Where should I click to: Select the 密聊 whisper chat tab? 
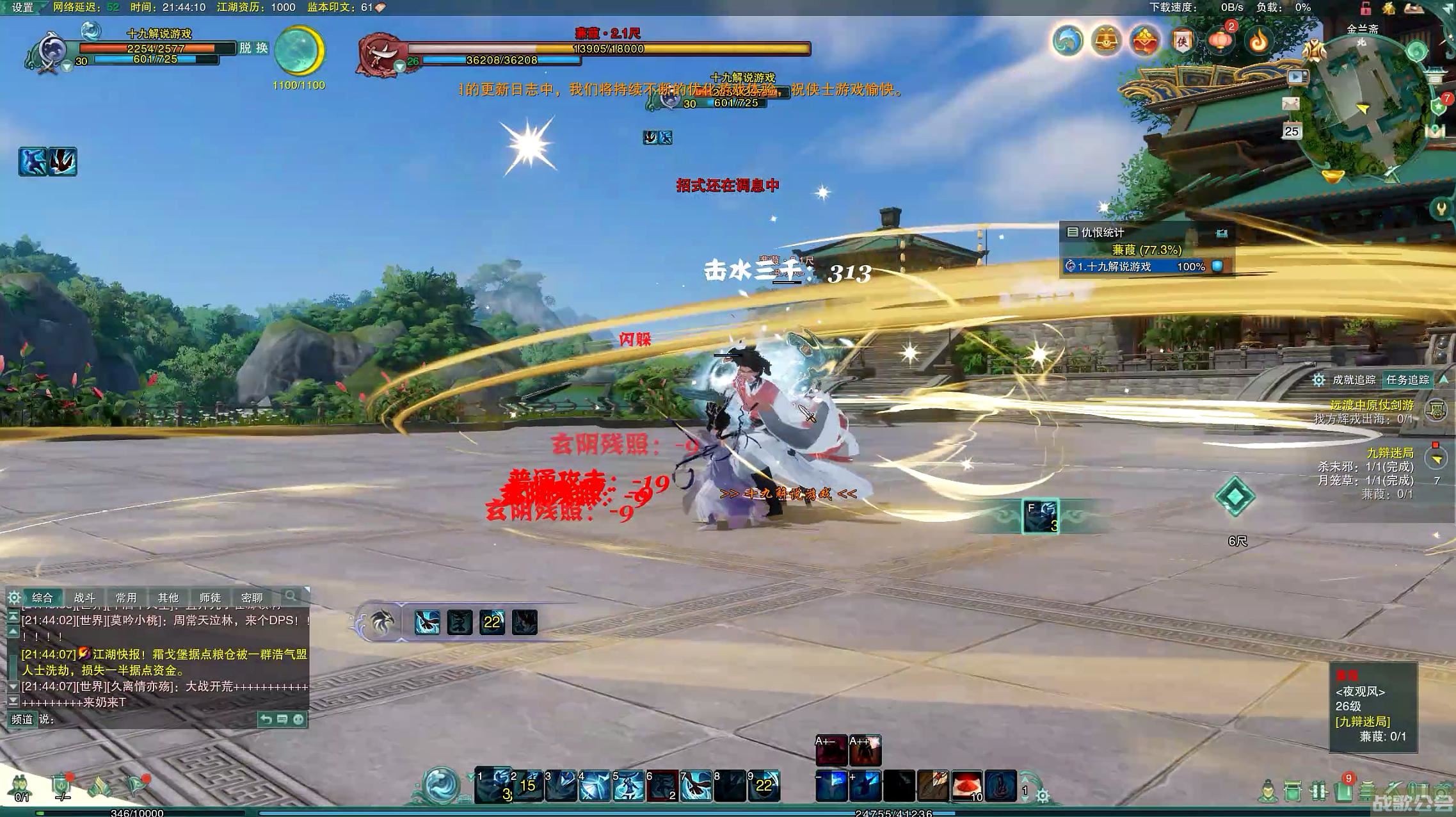point(252,597)
